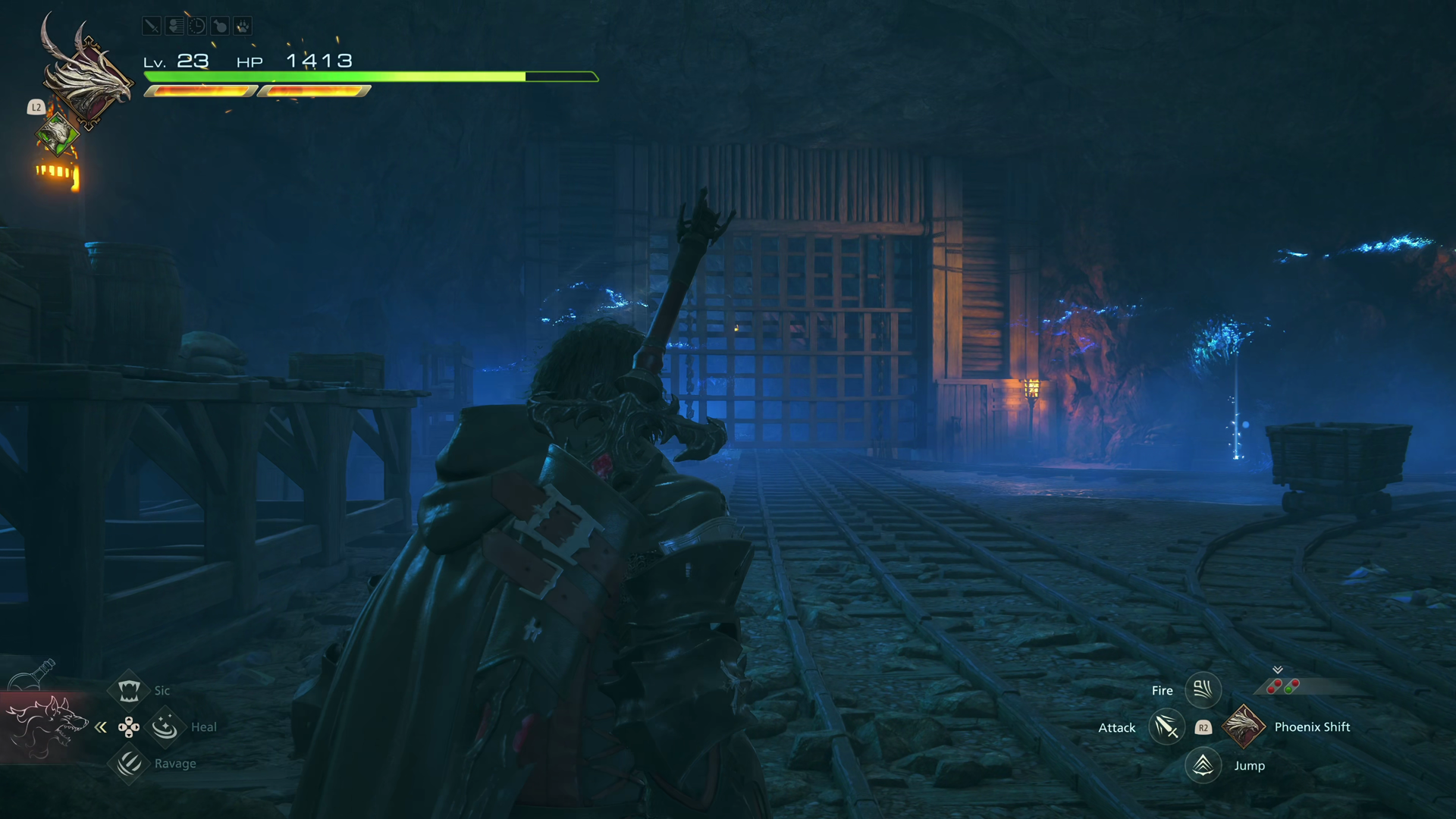Switch to the green Garuda eikon icon
The width and height of the screenshot is (1456, 819).
coord(57,135)
